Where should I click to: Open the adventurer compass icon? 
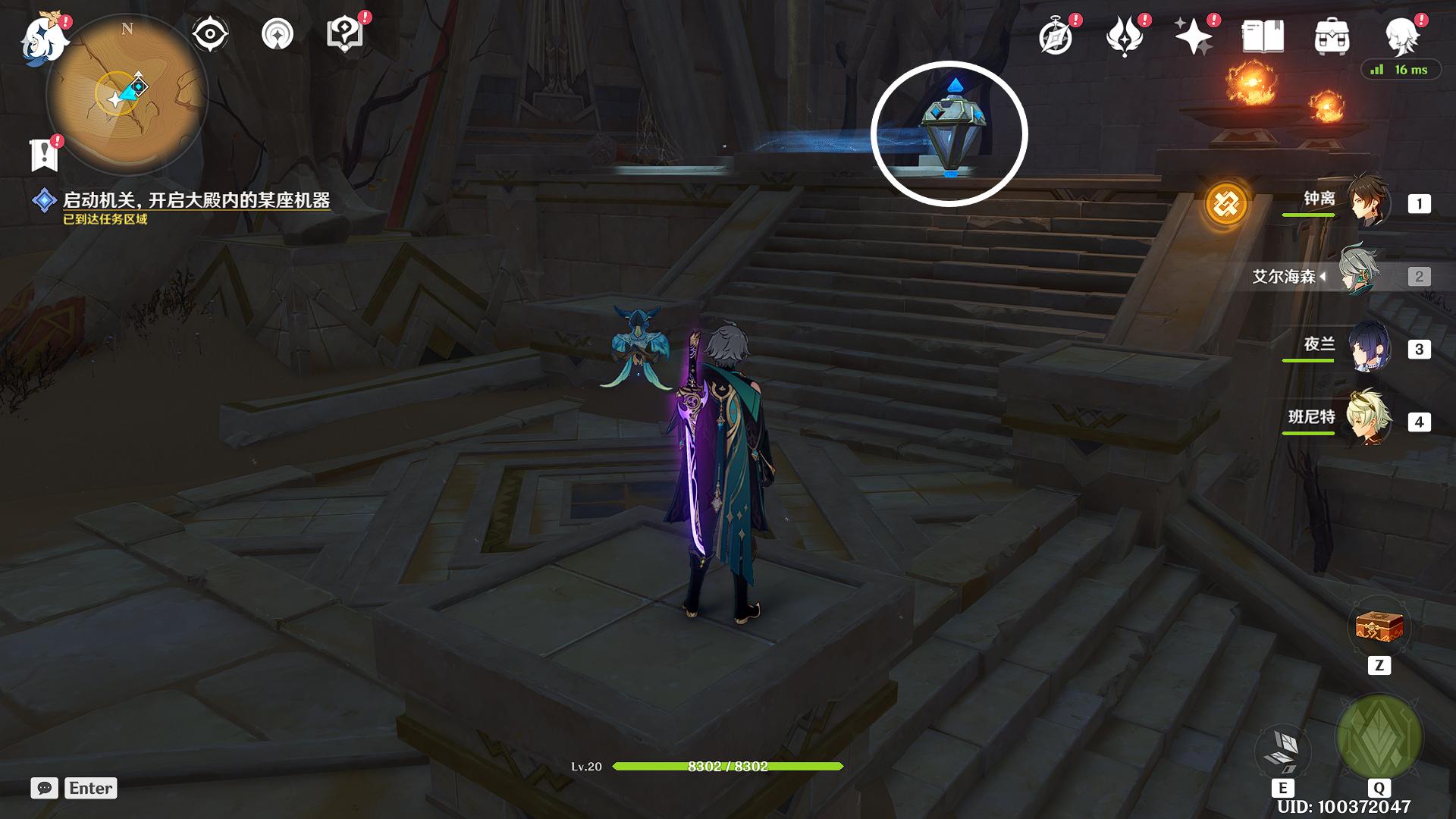1056,36
